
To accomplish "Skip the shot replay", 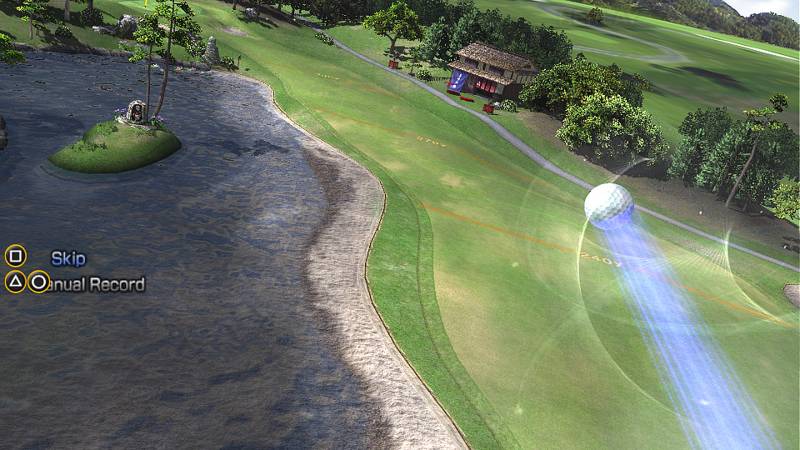I will click(67, 258).
